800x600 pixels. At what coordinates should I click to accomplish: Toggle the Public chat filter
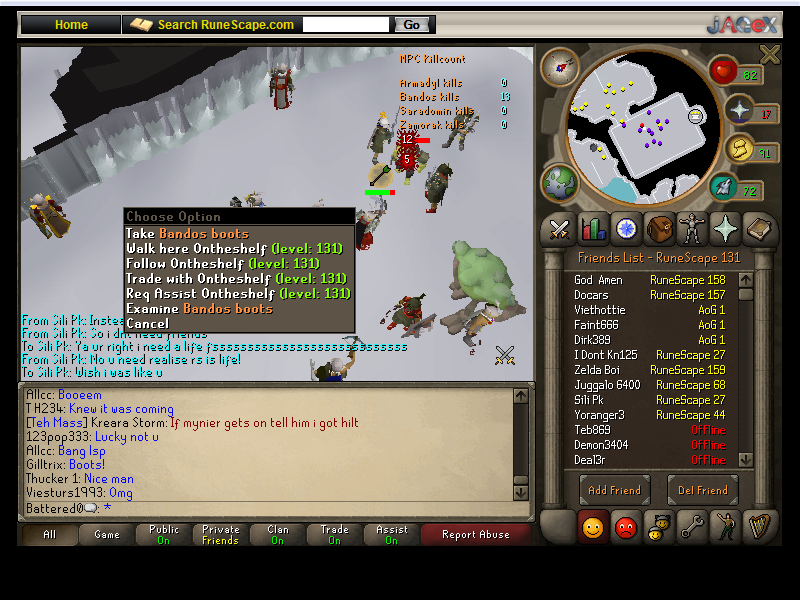click(x=164, y=534)
